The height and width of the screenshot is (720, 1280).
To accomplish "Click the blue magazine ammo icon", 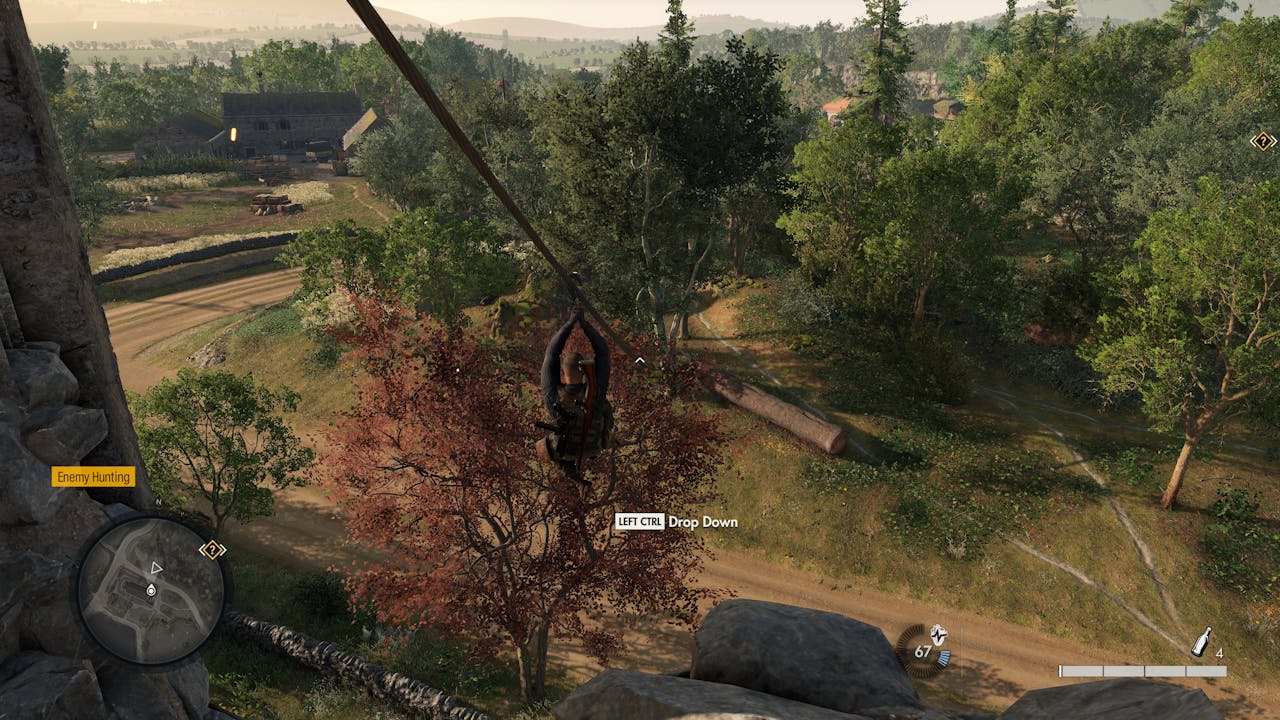I will [943, 655].
